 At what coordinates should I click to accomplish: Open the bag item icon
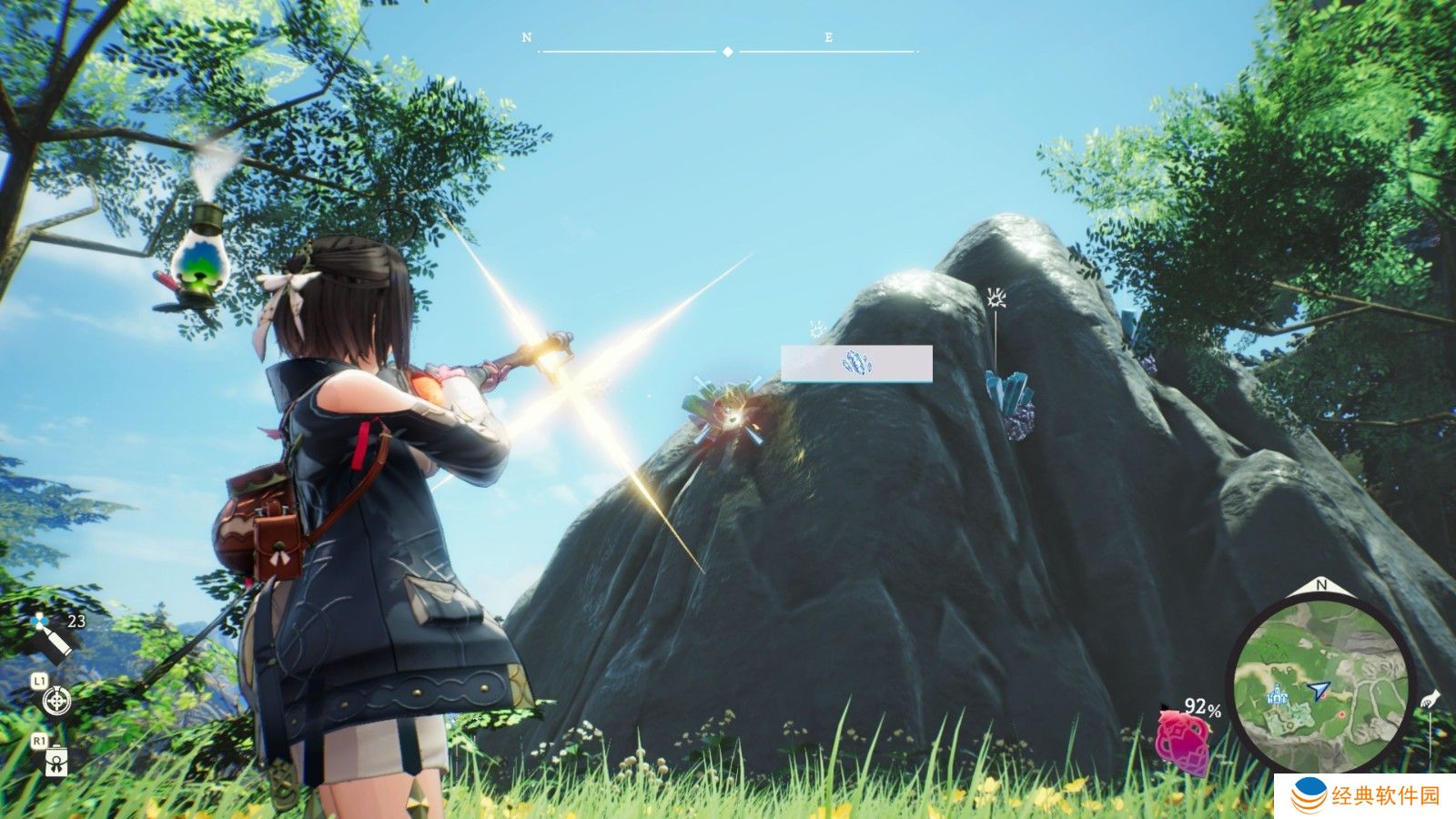click(x=56, y=760)
